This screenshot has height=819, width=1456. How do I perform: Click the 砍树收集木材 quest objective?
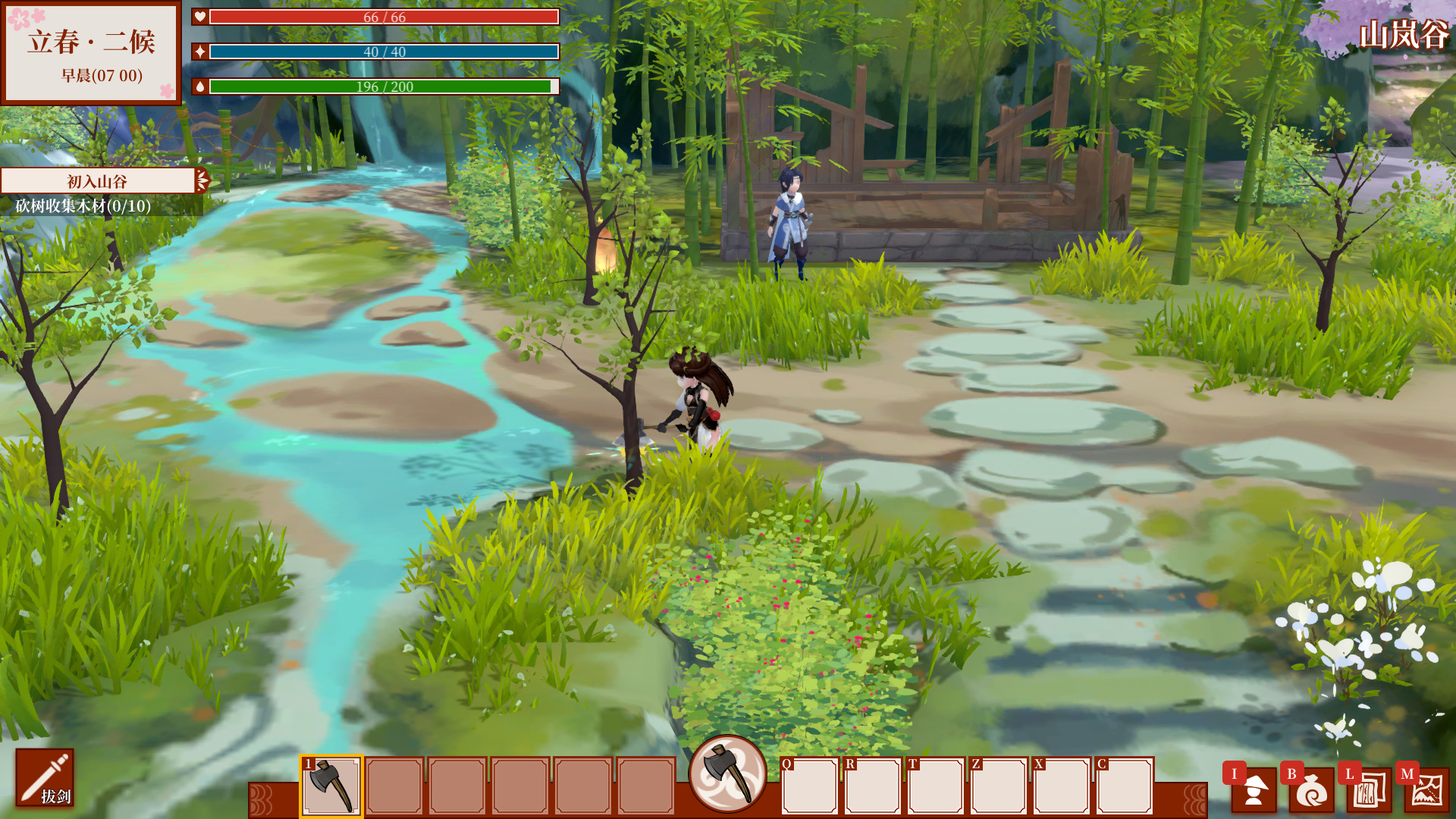click(x=83, y=206)
